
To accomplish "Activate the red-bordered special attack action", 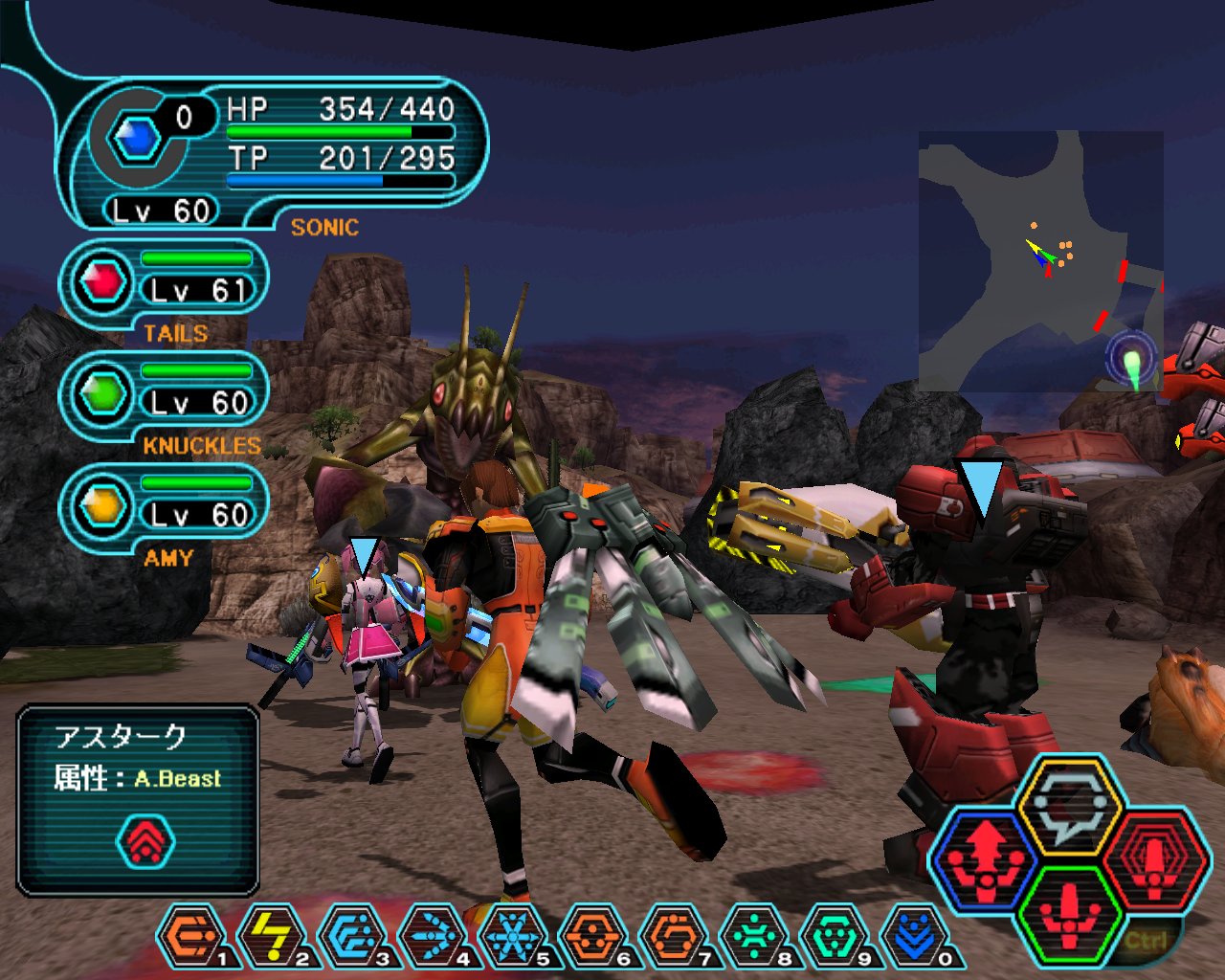I will 1154,858.
